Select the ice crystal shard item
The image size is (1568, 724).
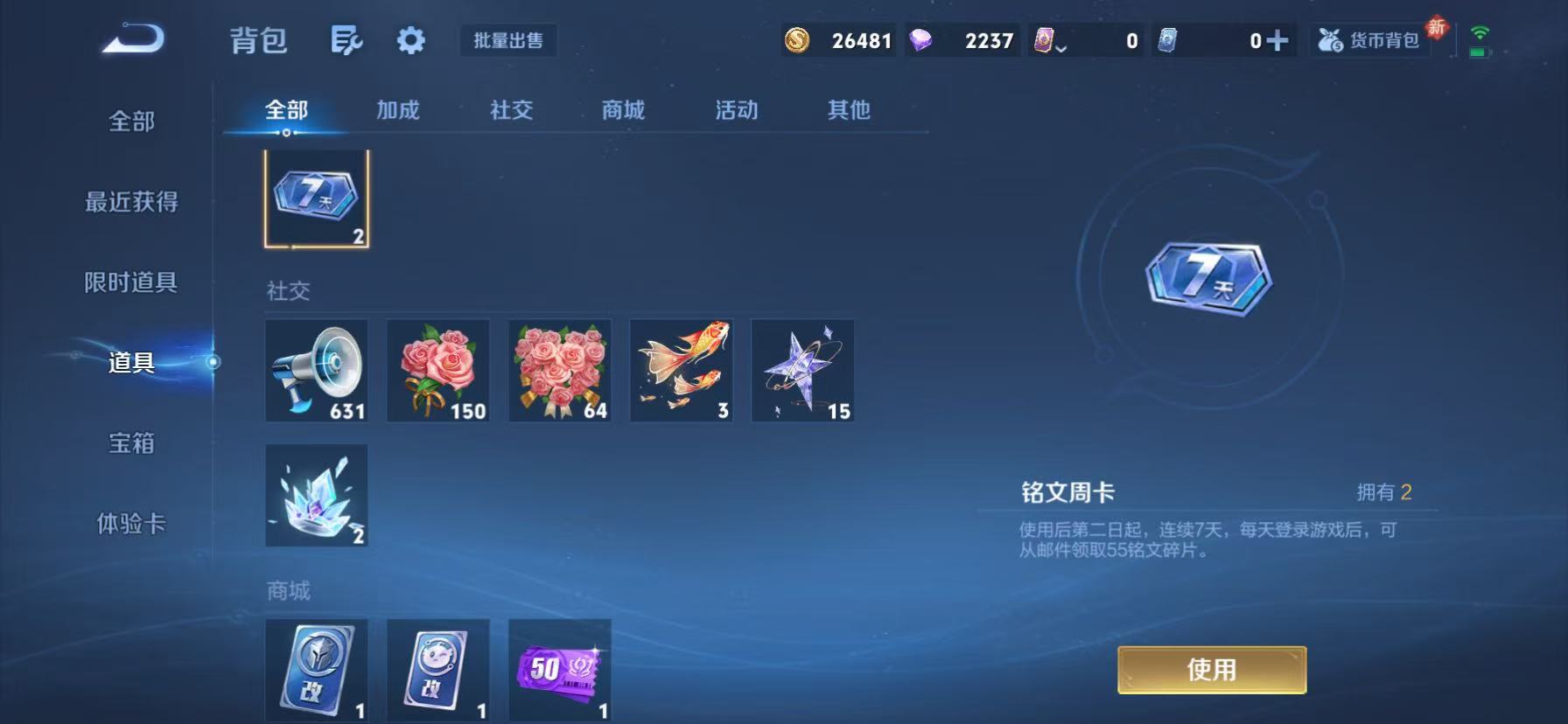[315, 495]
